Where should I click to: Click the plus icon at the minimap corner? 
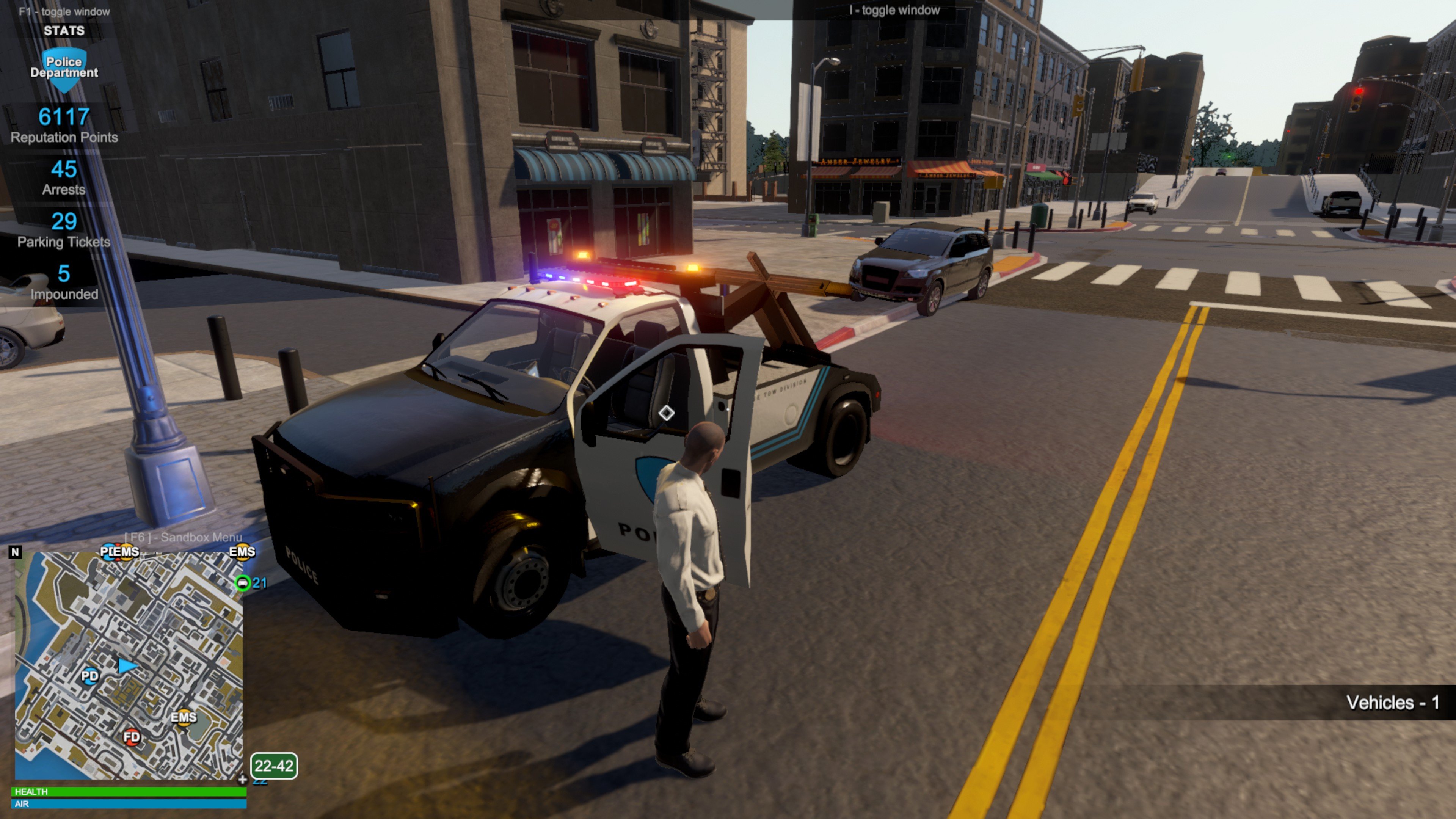tap(242, 780)
